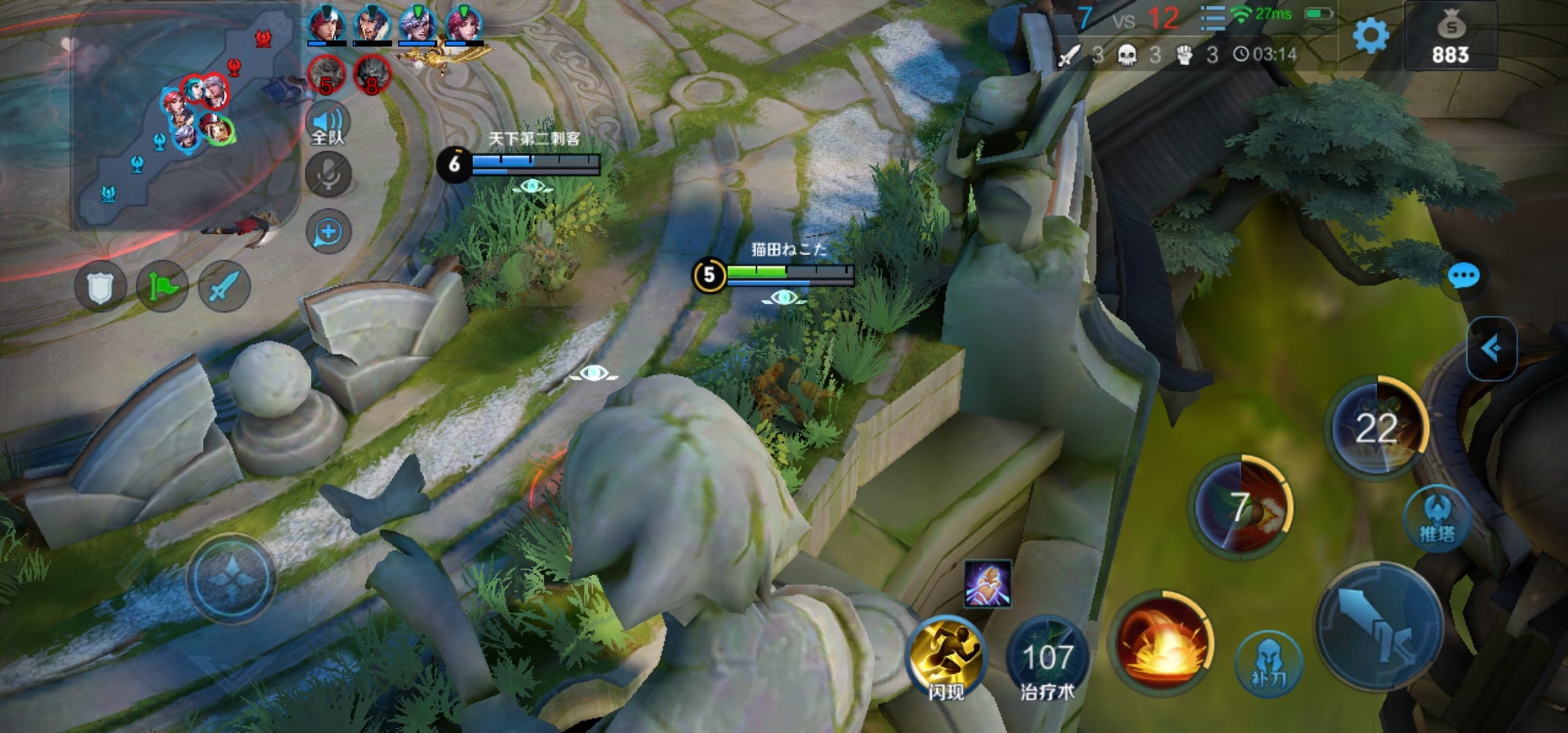The width and height of the screenshot is (1568, 733).
Task: Tap the 推塔 push tower button
Action: tap(1437, 519)
